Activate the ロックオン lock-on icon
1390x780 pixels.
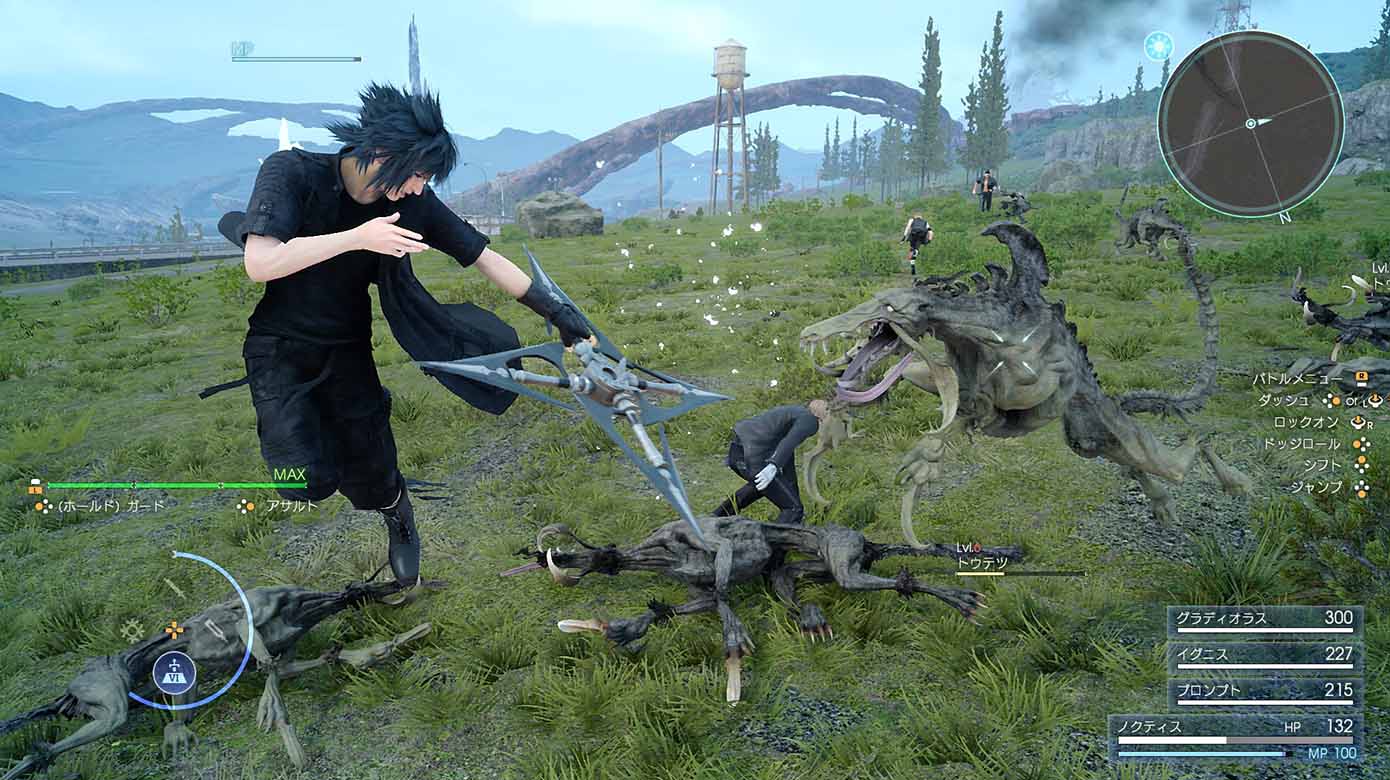click(x=1358, y=423)
